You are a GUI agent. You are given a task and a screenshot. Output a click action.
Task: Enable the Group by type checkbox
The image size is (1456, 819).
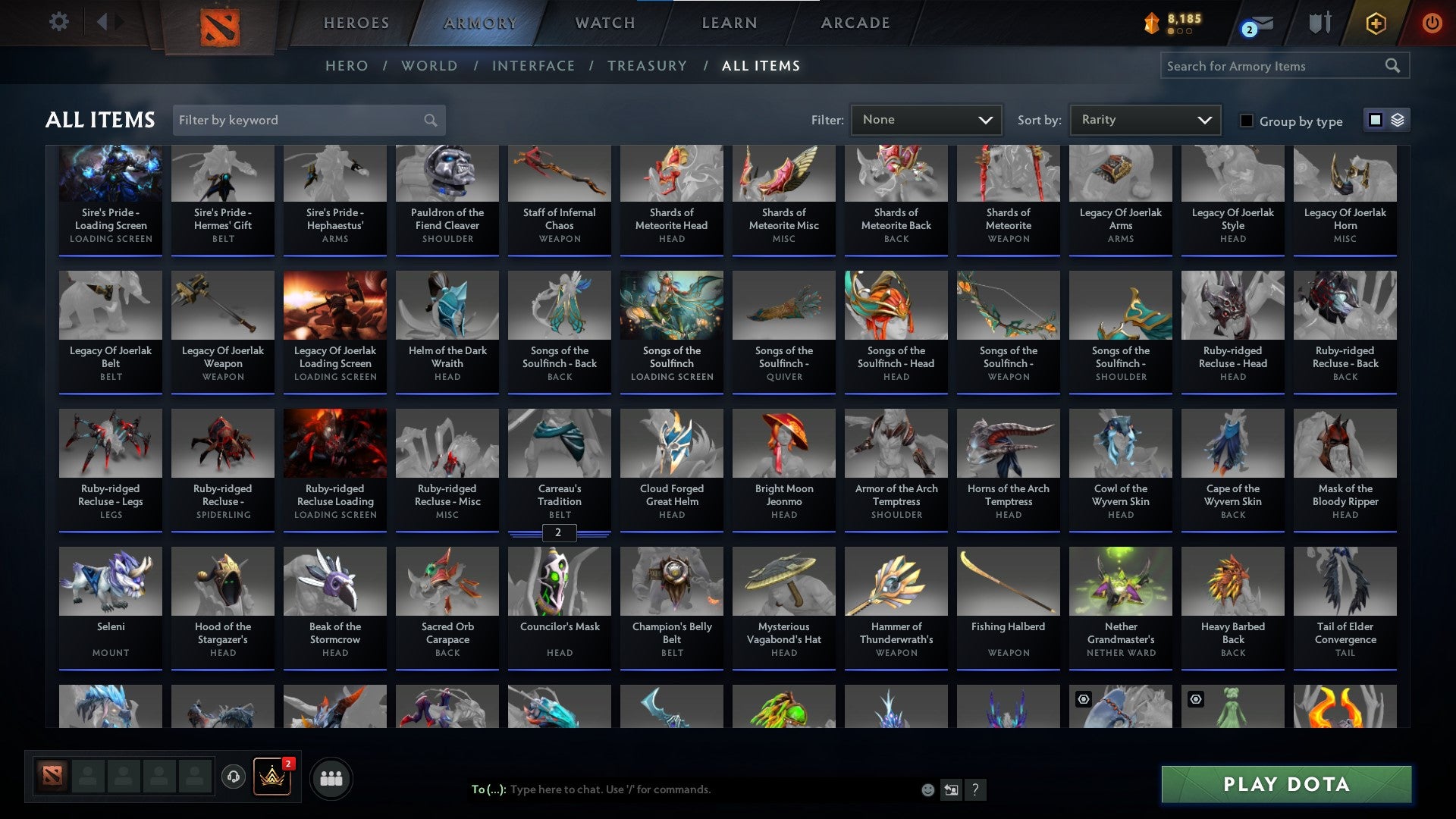1246,121
